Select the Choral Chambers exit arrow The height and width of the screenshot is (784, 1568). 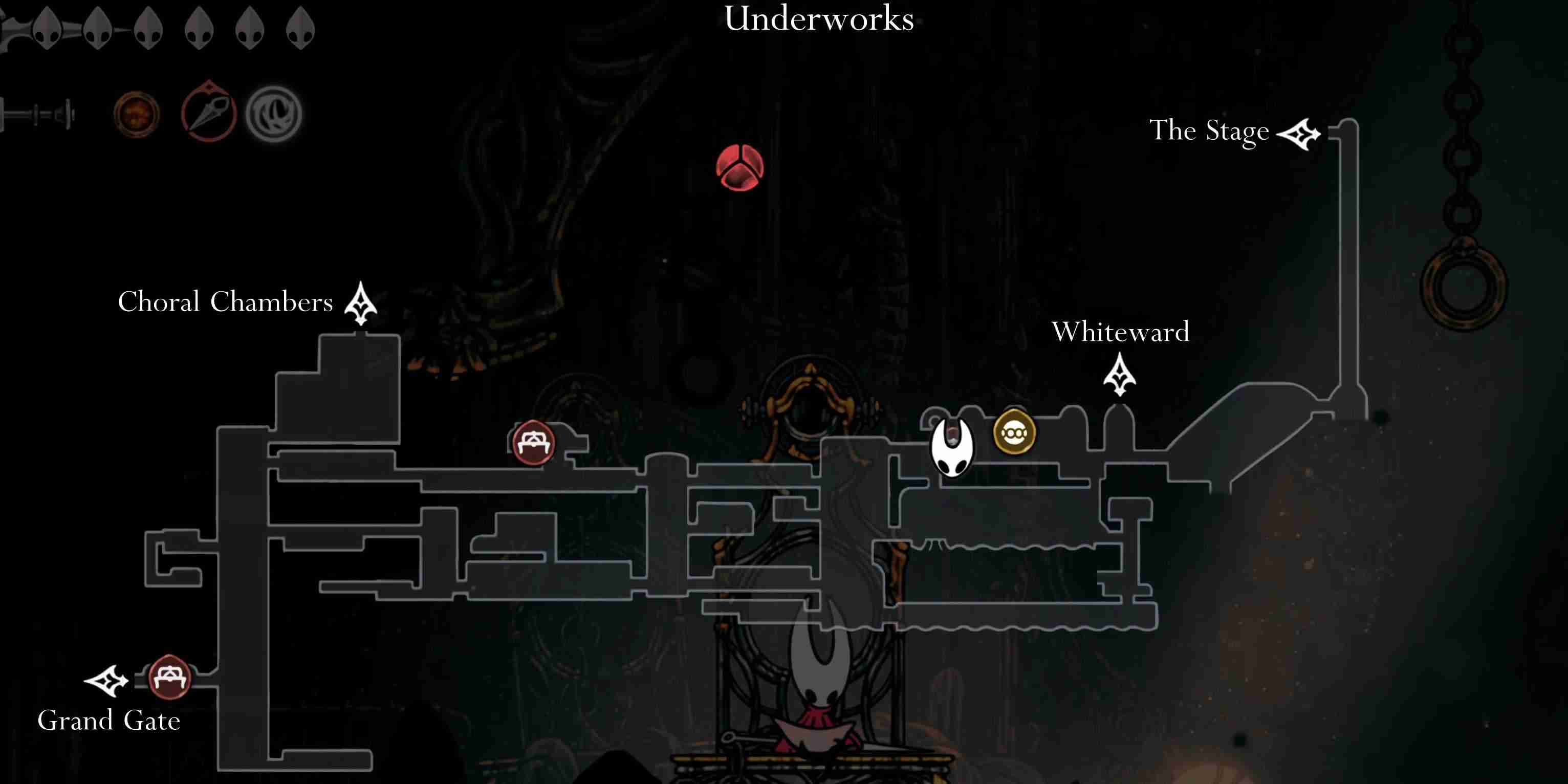pyautogui.click(x=361, y=303)
